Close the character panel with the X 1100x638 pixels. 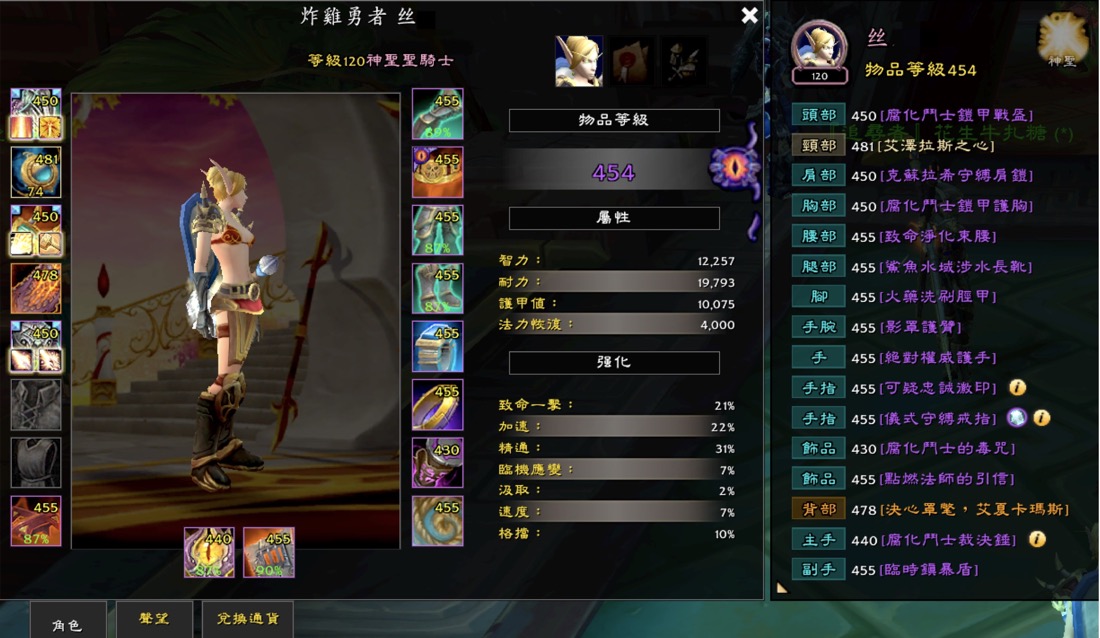point(749,15)
